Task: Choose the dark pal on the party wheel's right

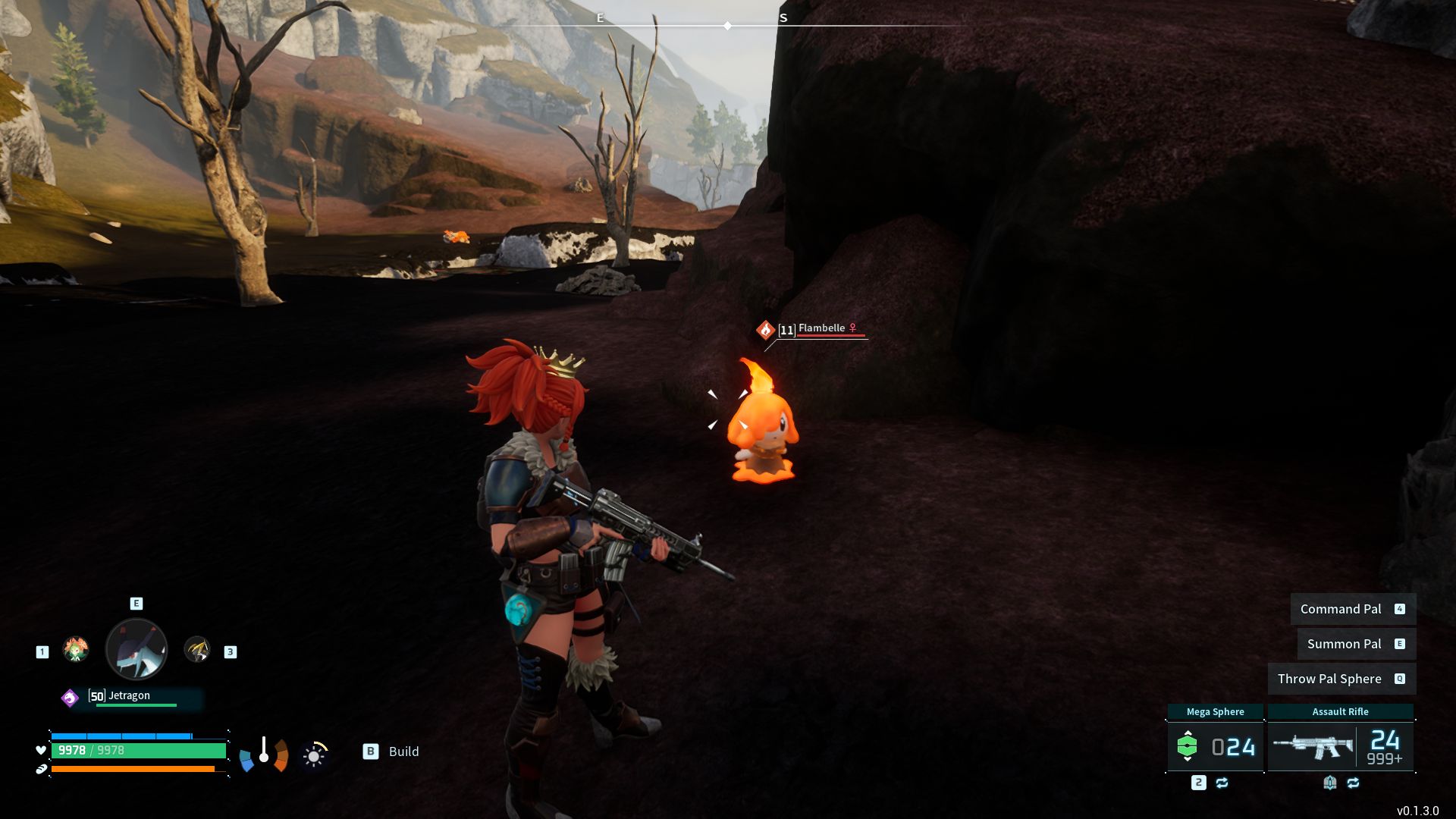Action: [x=197, y=650]
